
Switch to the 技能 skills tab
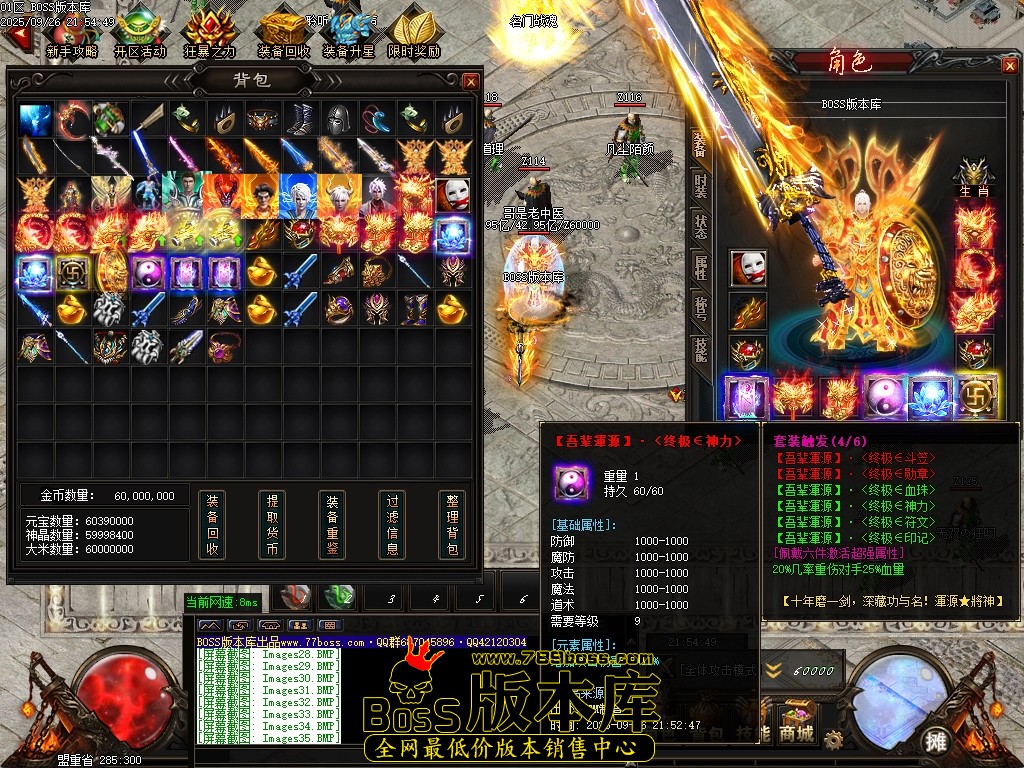700,348
